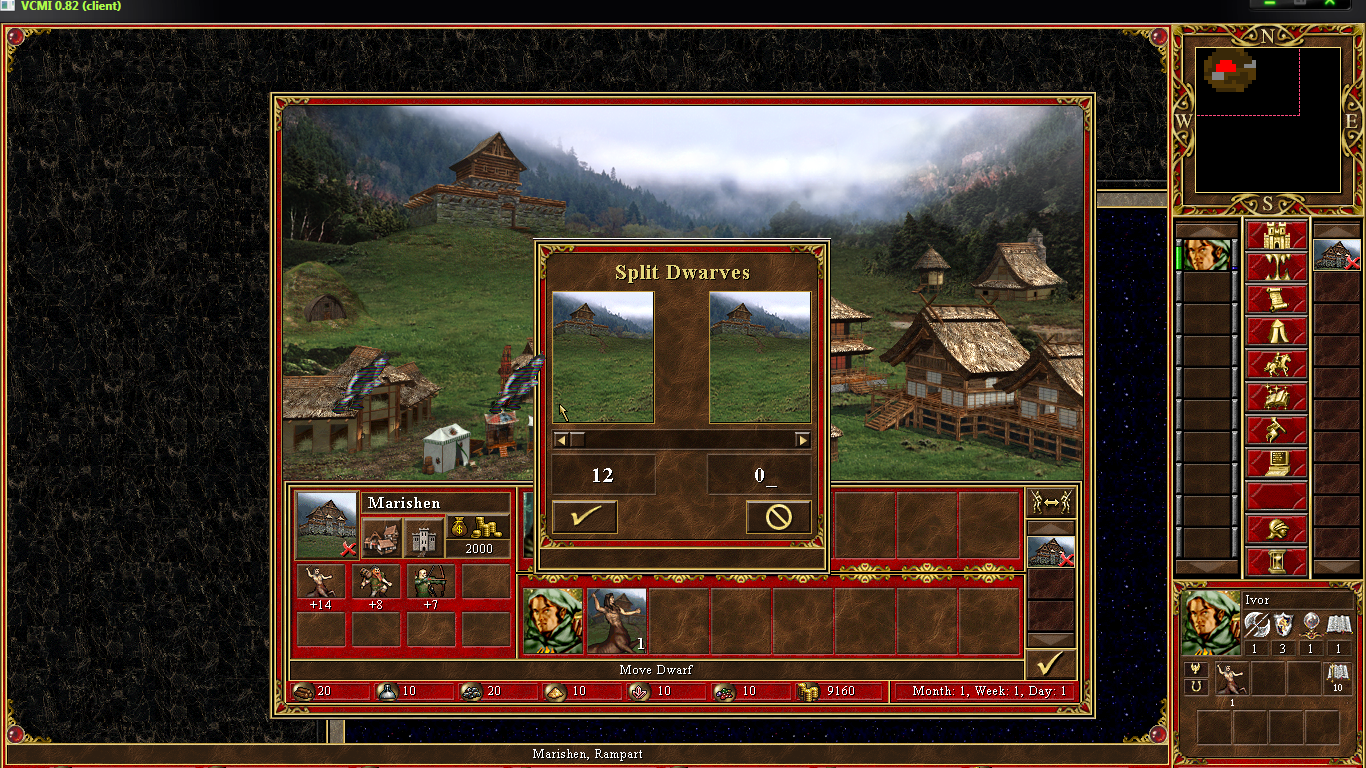Click the end turn hourglass button
This screenshot has height=768, width=1366.
pos(1276,561)
